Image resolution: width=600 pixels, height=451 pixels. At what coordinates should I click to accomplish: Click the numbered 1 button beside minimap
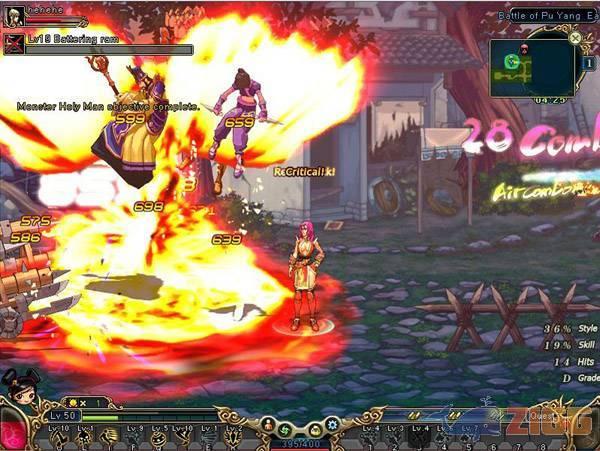587,62
